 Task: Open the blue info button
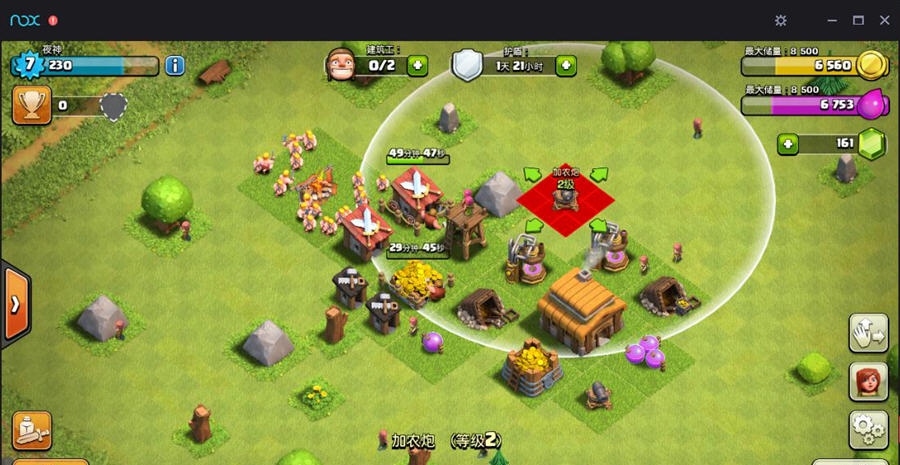point(175,66)
